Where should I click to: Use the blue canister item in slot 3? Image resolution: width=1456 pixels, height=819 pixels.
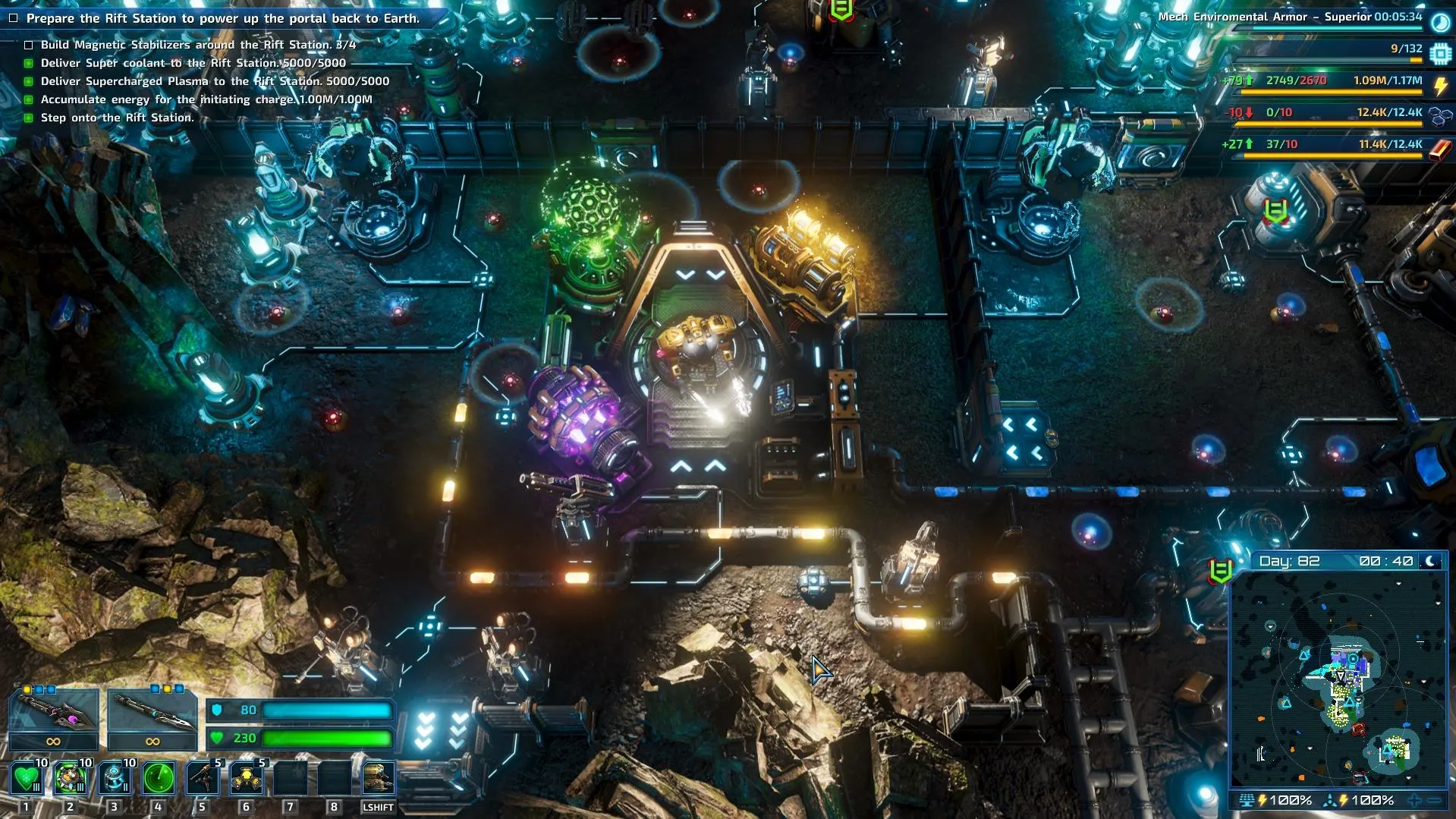point(115,779)
